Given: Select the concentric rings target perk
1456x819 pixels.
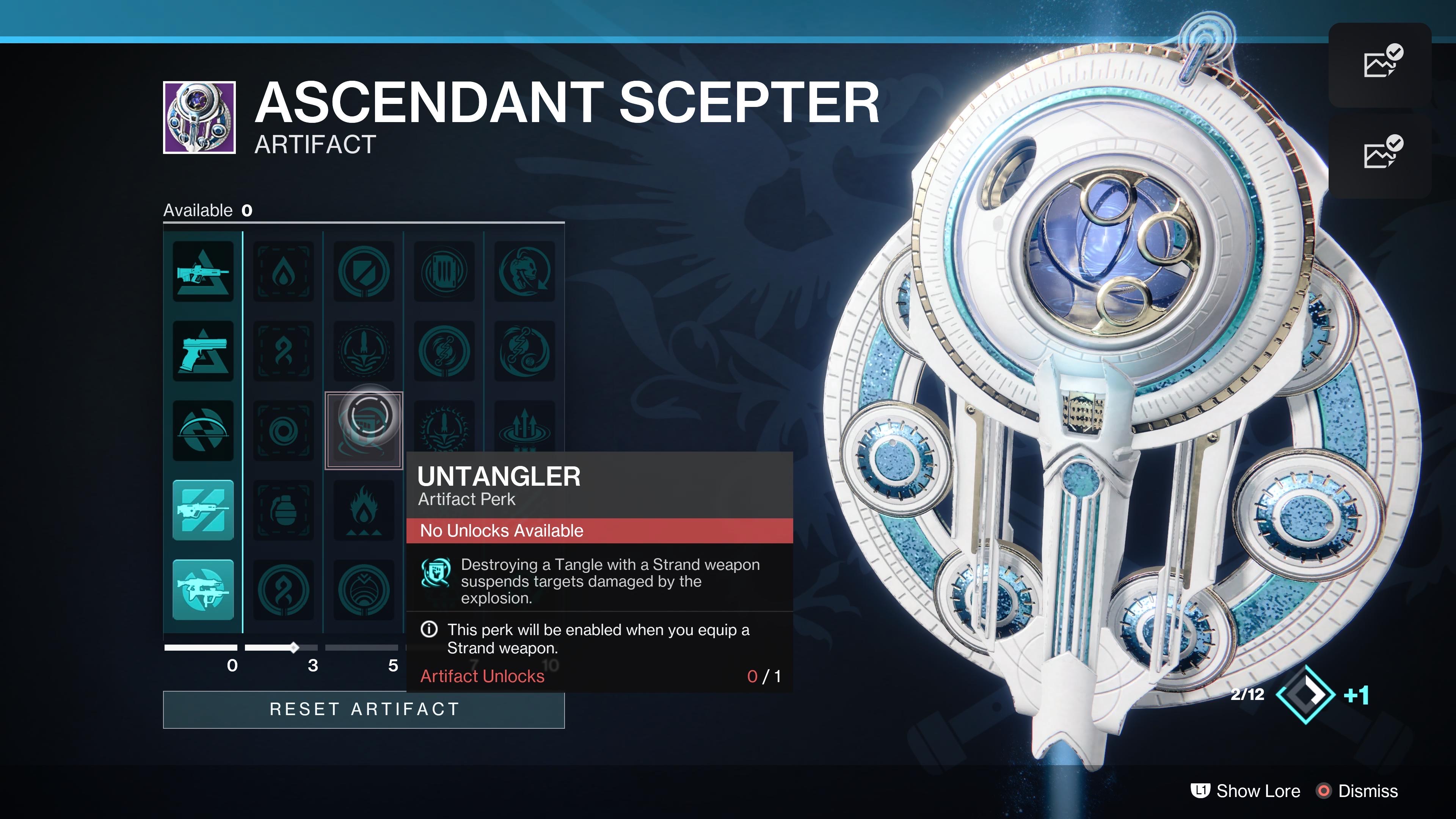Looking at the screenshot, I should 283,431.
